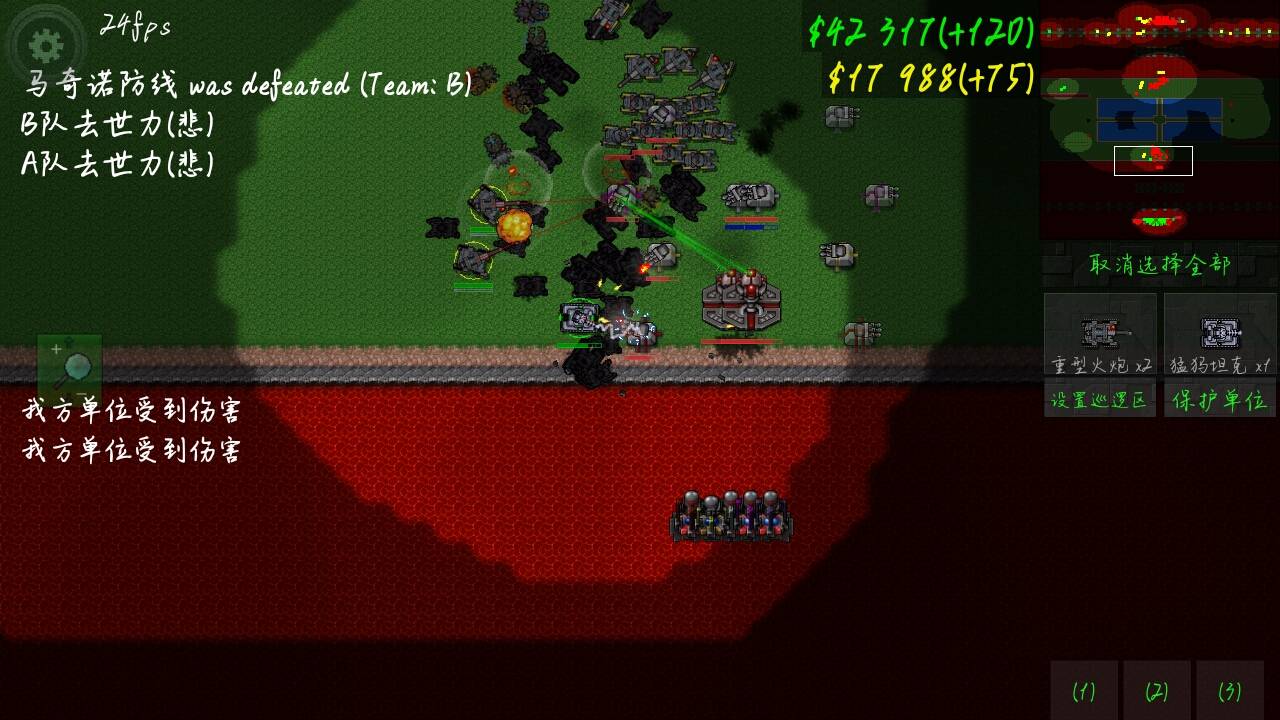The image size is (1280, 720).
Task: Deselect all units with 取消选择全部
Action: (1159, 264)
